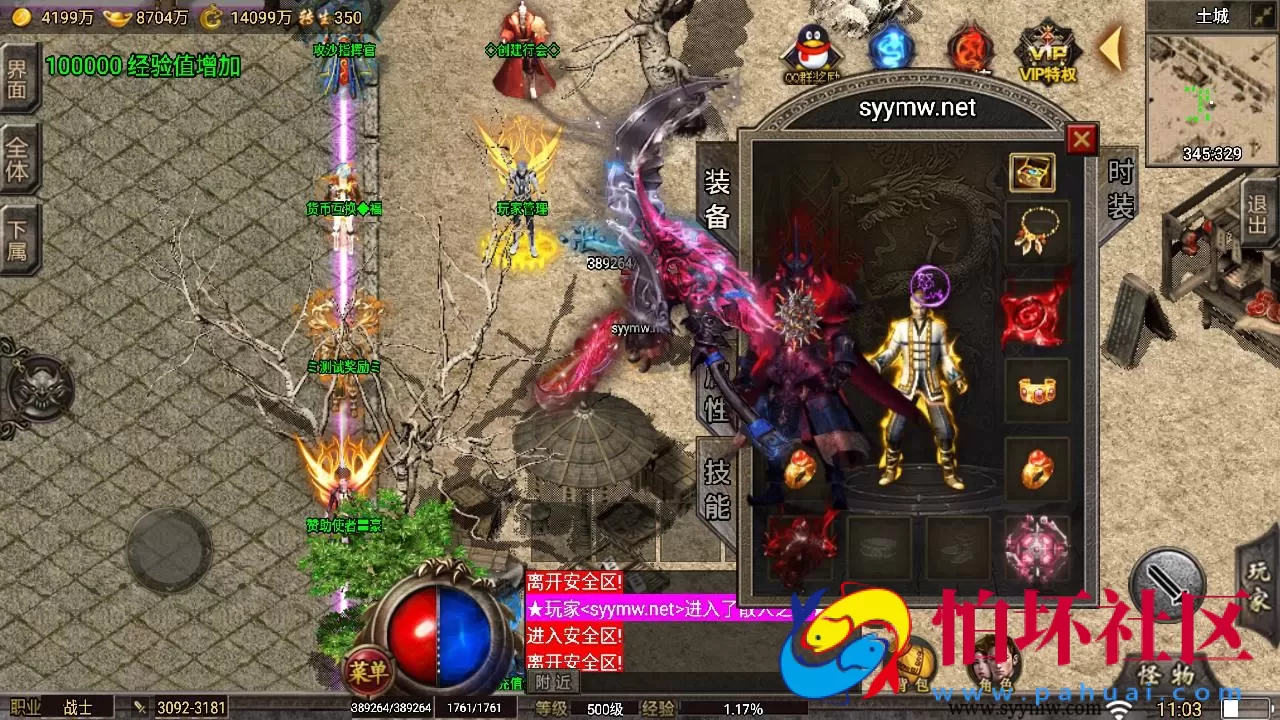Tap the sword attack button
The height and width of the screenshot is (720, 1280).
tap(1166, 582)
